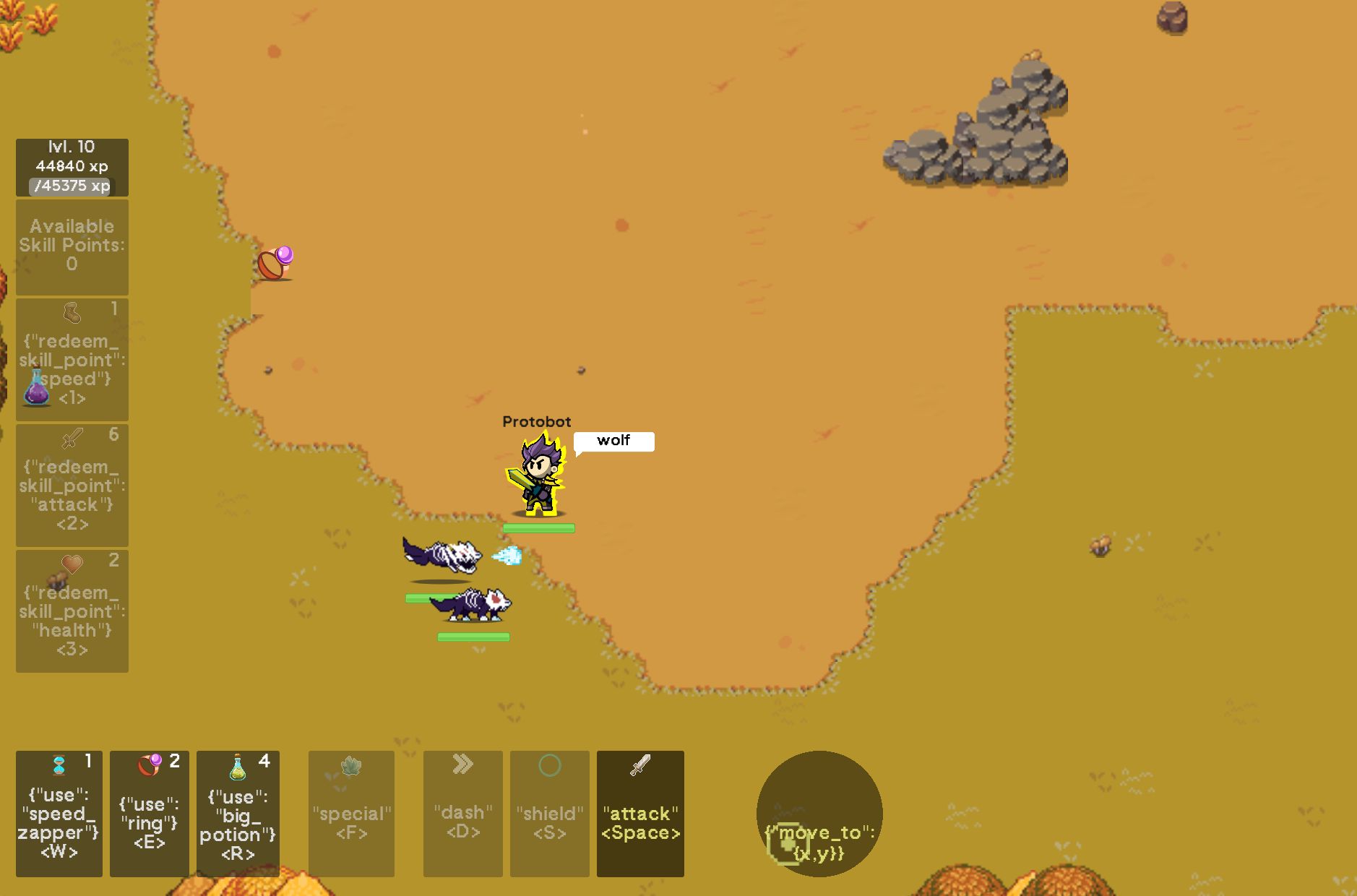Select the hourglass speed zapper item

tap(59, 813)
